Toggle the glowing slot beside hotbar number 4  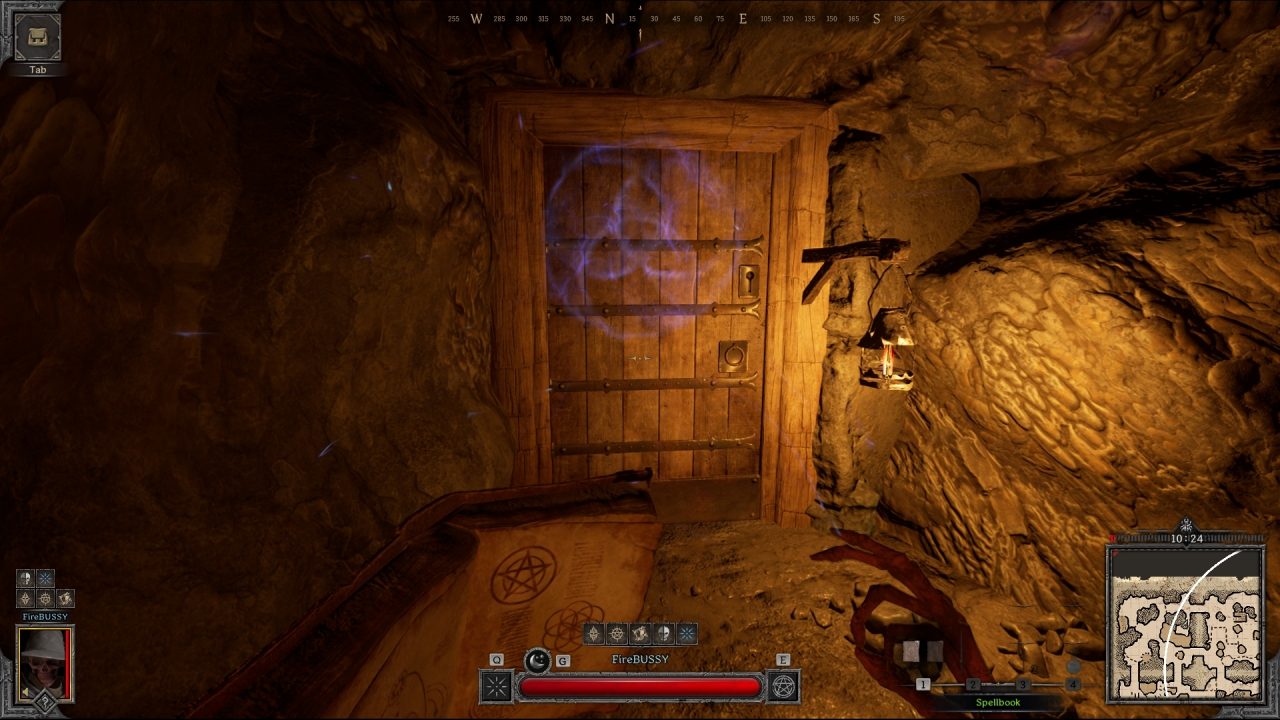pyautogui.click(x=1073, y=666)
